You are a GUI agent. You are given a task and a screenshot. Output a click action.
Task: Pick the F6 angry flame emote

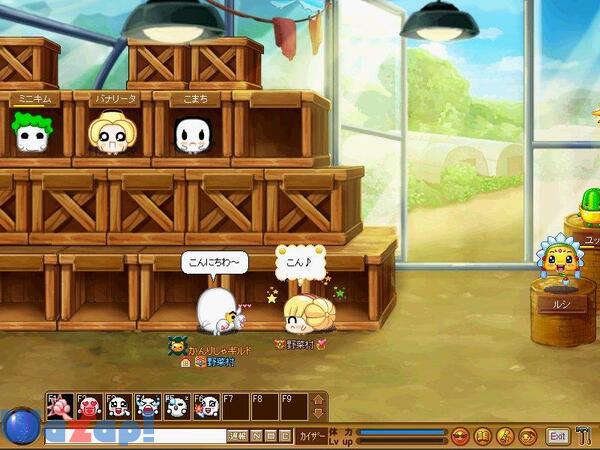(205, 406)
